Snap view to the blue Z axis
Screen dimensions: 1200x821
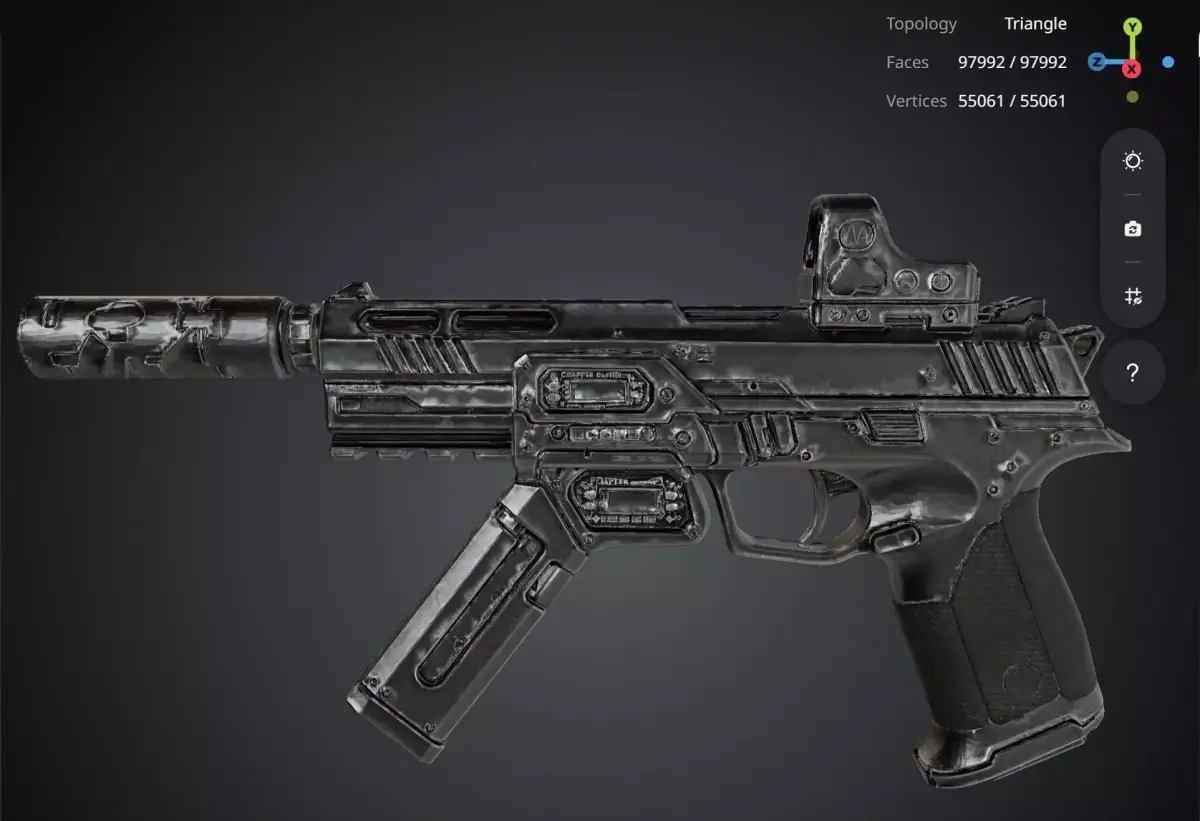(1097, 62)
